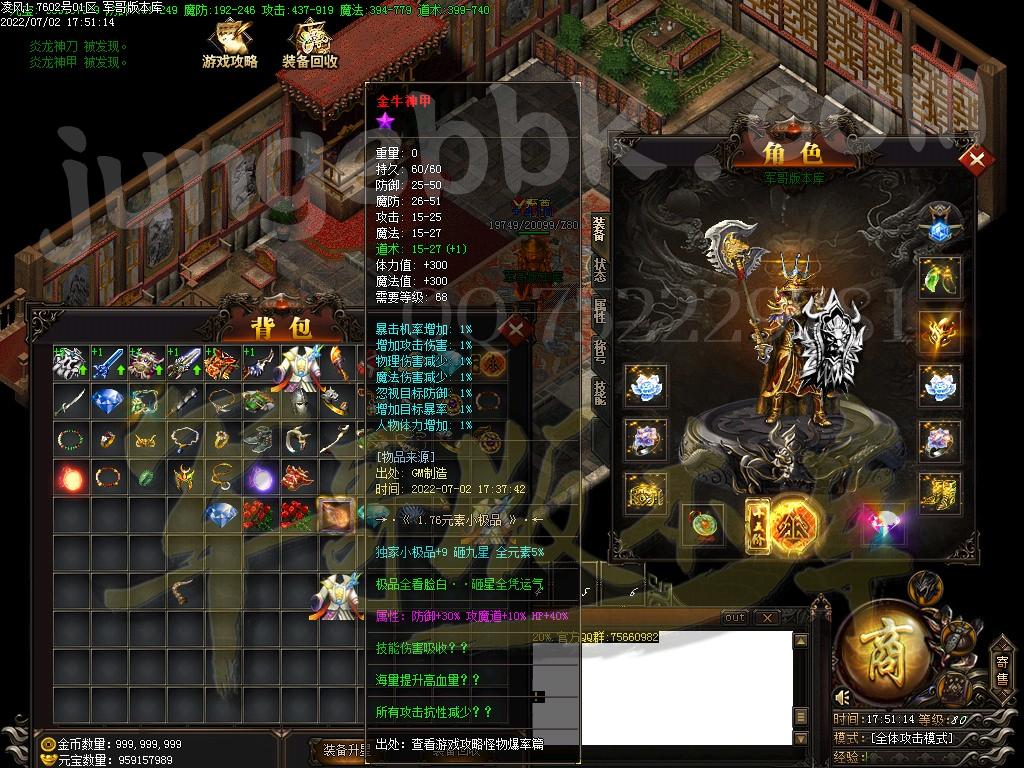Close the 角色 character panel
1024x768 pixels.
point(976,160)
